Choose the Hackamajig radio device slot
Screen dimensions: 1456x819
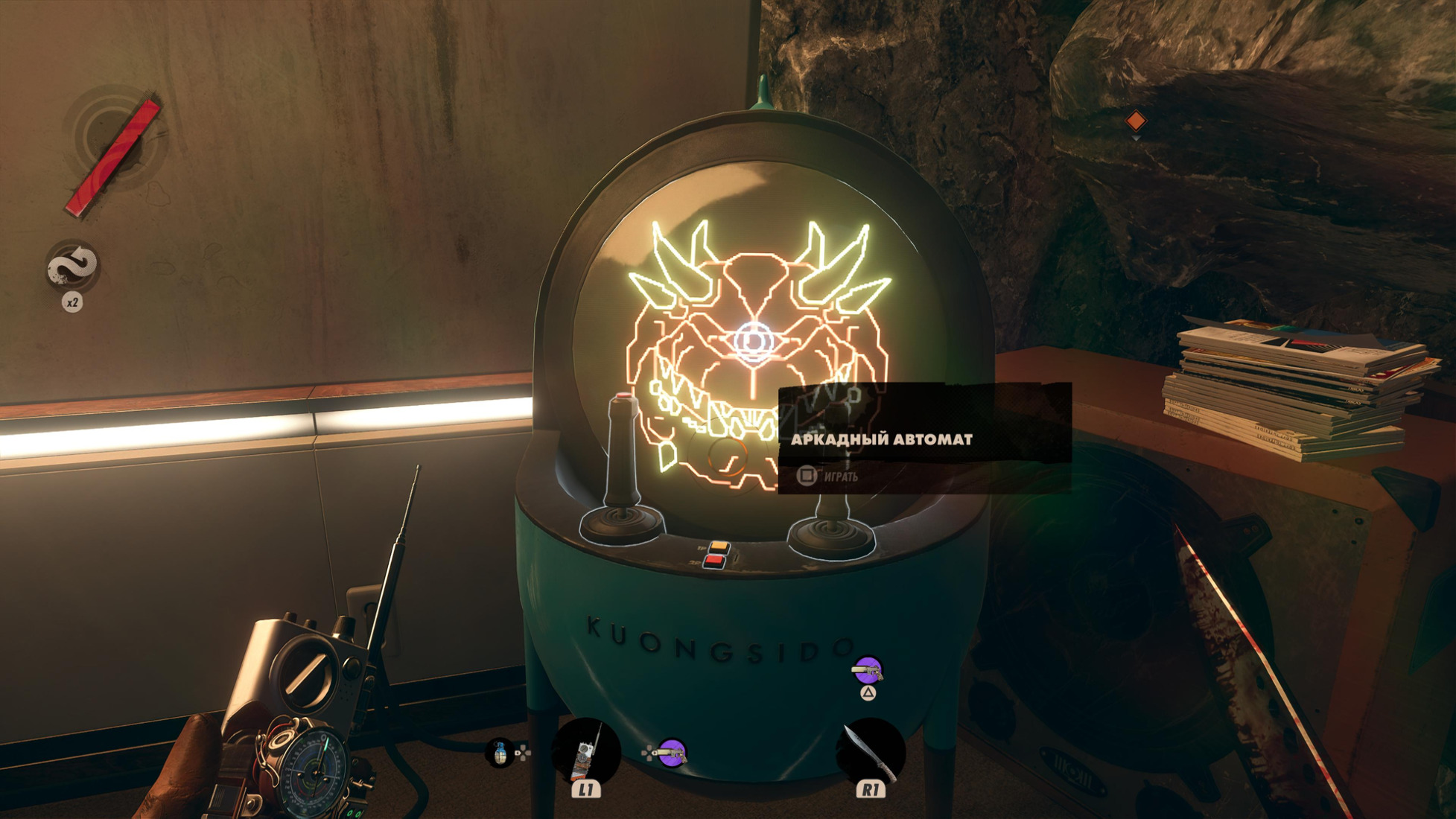586,753
